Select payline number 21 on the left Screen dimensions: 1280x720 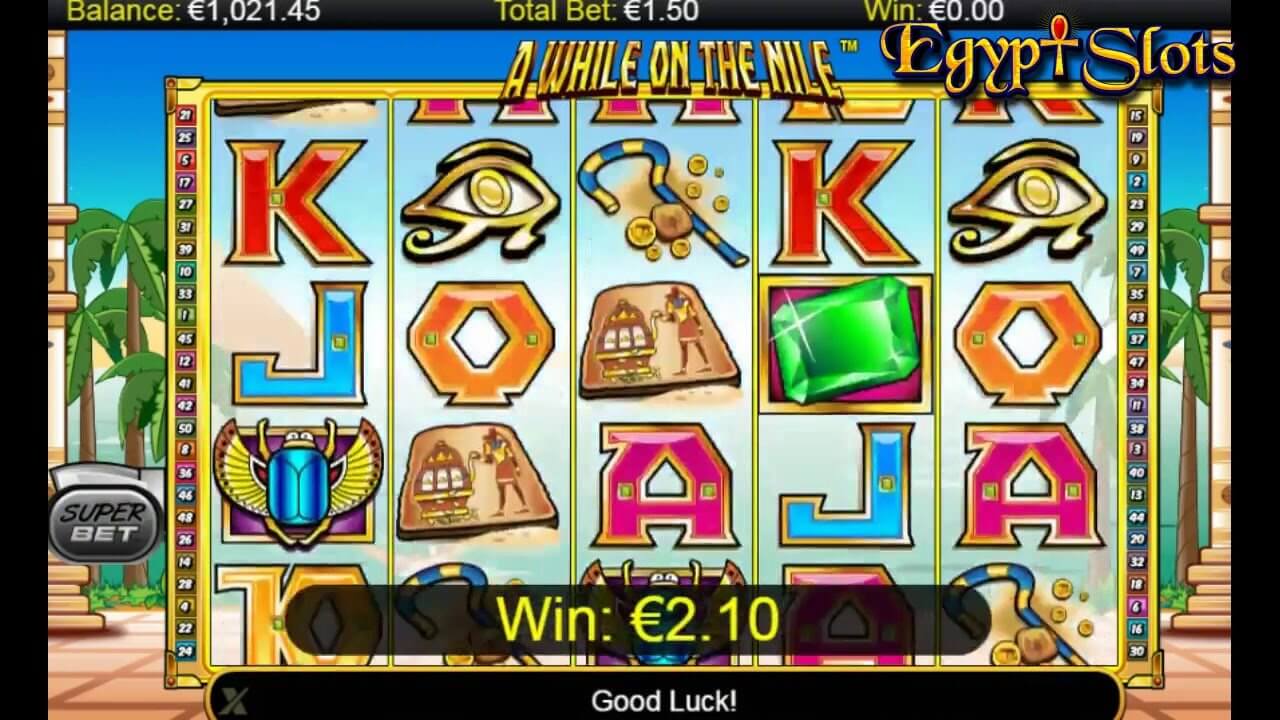click(187, 112)
